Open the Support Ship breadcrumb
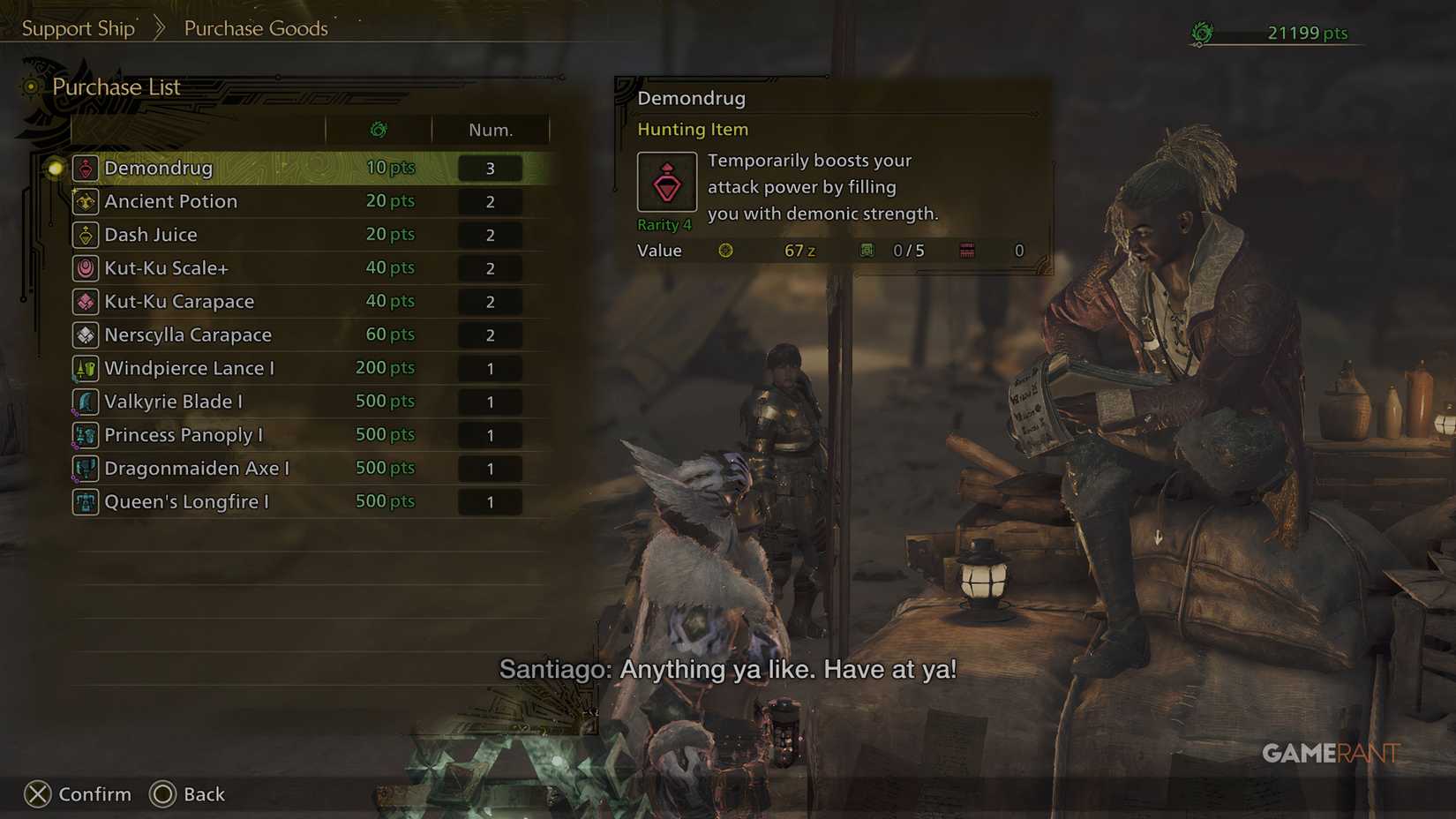The width and height of the screenshot is (1456, 819). click(78, 27)
